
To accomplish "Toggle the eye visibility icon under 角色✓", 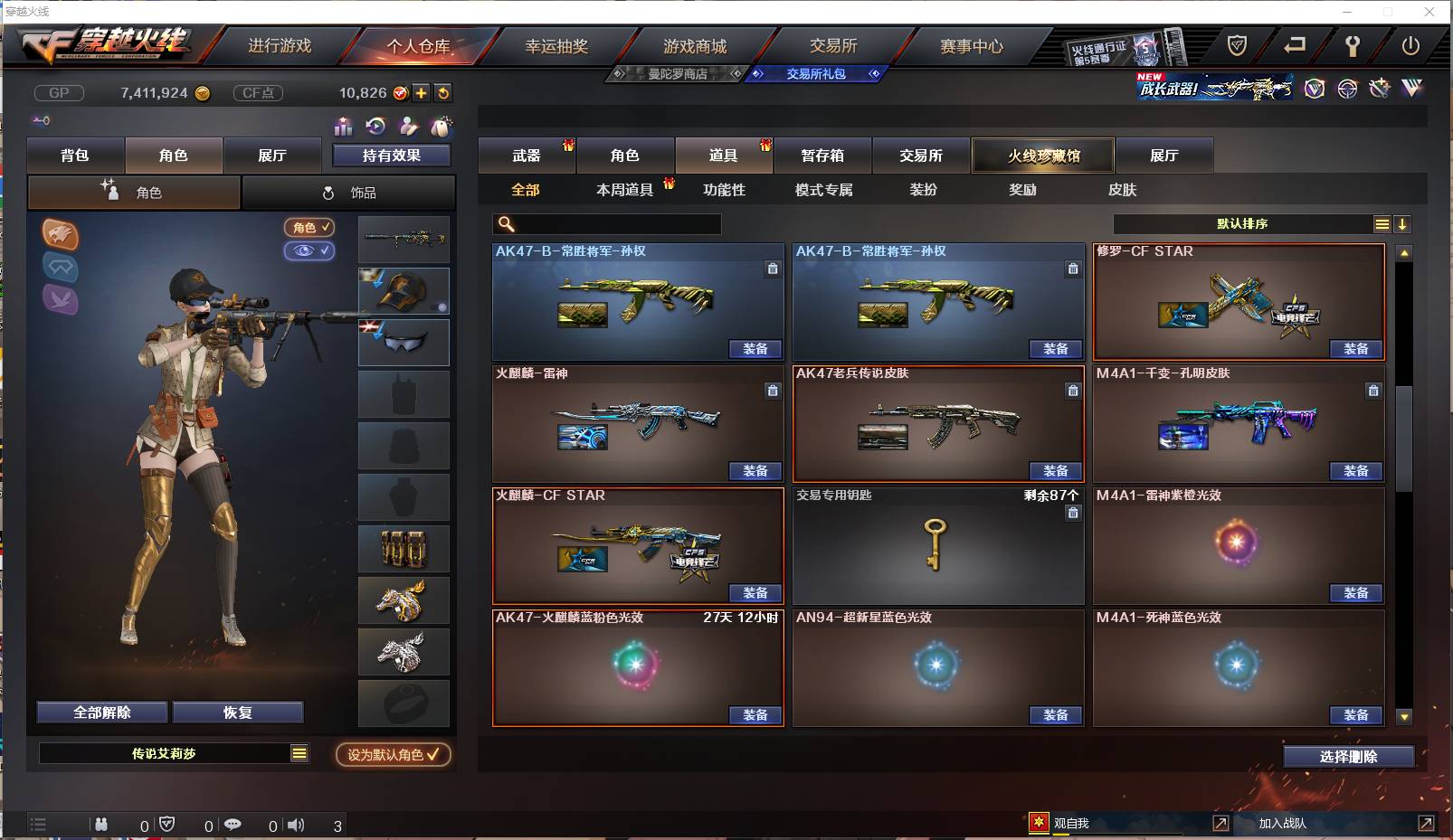I will tap(310, 251).
